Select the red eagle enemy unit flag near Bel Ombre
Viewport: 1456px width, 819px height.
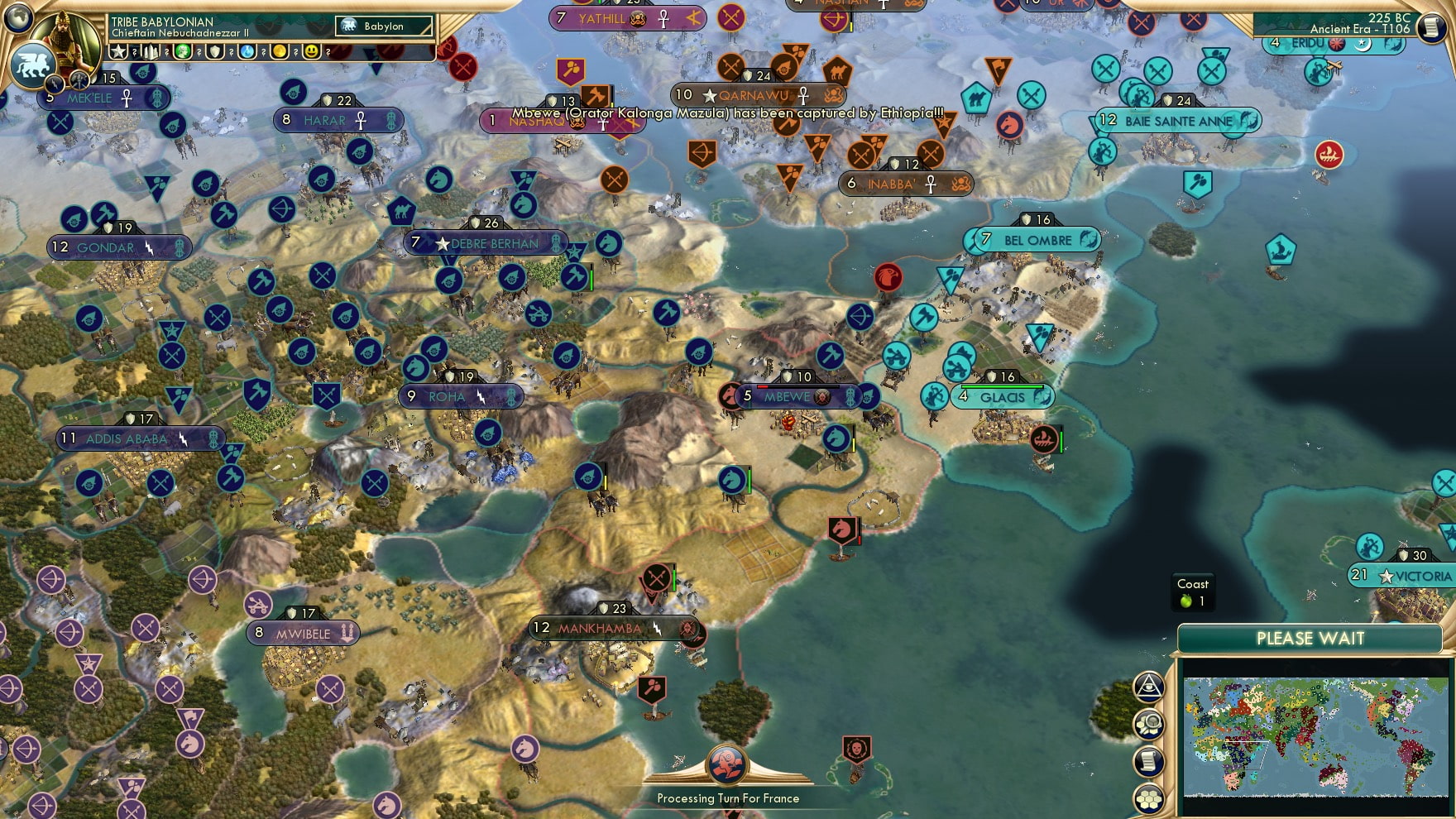click(x=888, y=276)
